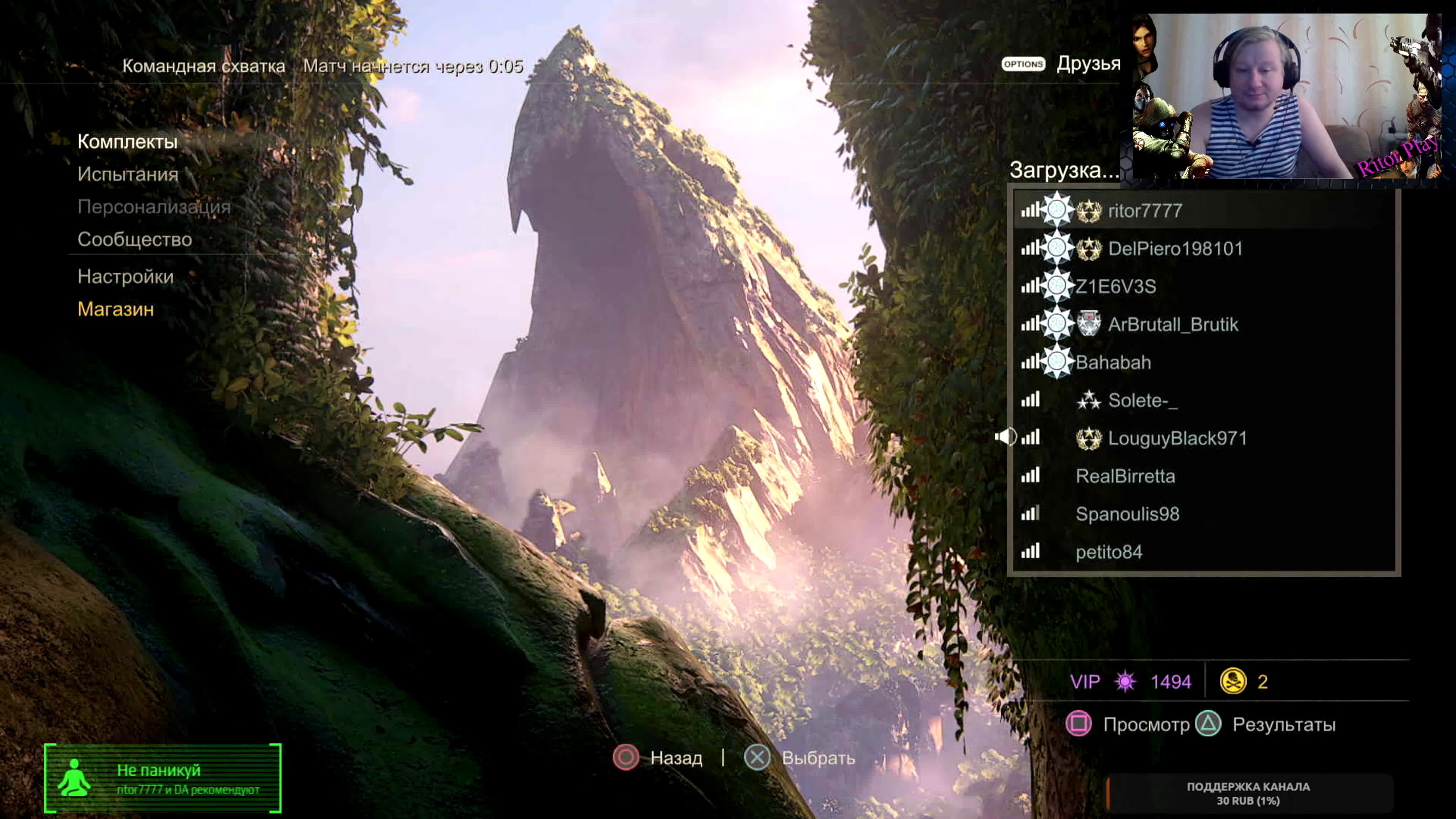Go to the Магазин store
The height and width of the screenshot is (819, 1456).
115,309
